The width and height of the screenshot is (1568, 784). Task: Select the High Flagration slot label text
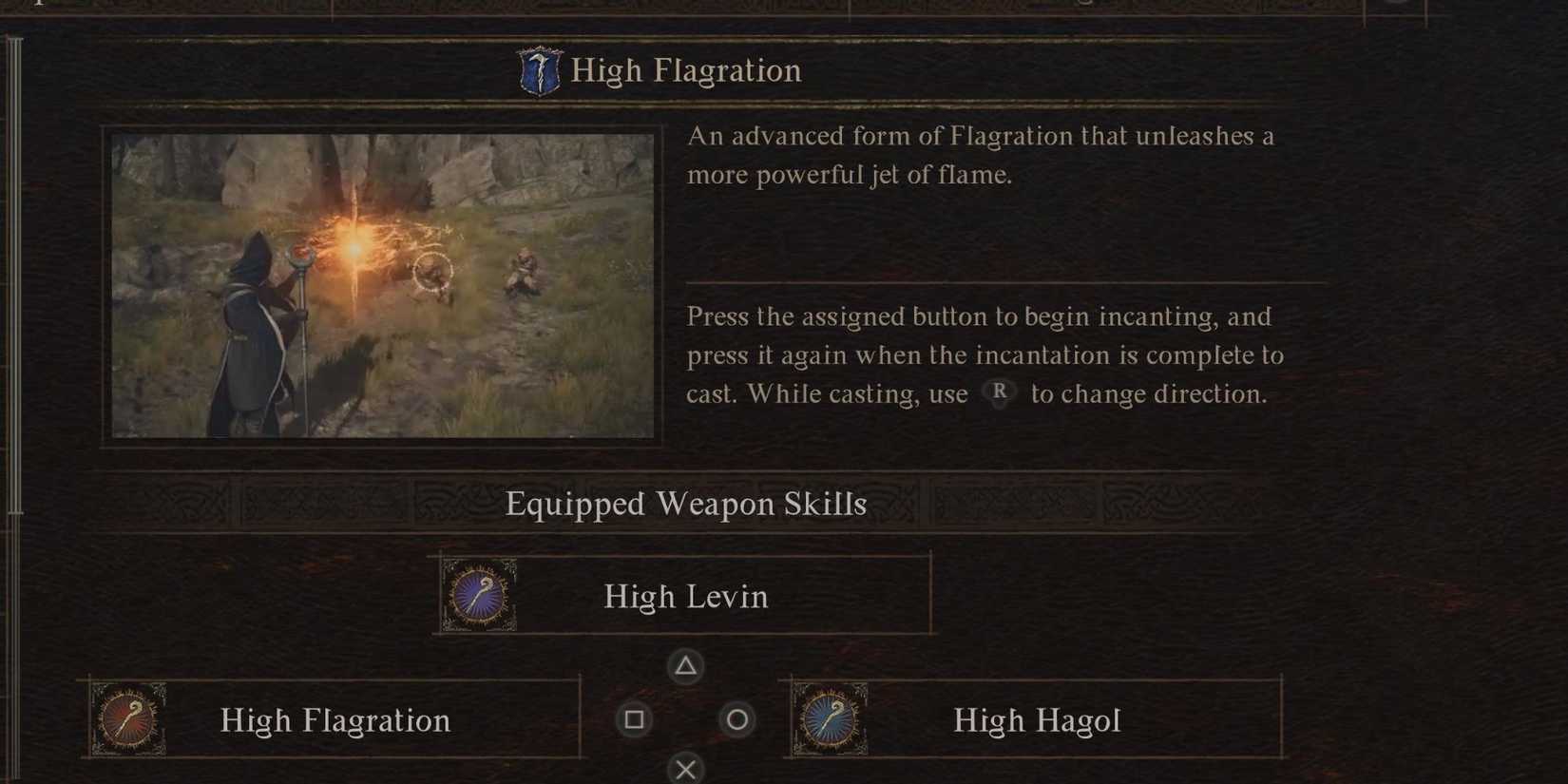tap(334, 720)
